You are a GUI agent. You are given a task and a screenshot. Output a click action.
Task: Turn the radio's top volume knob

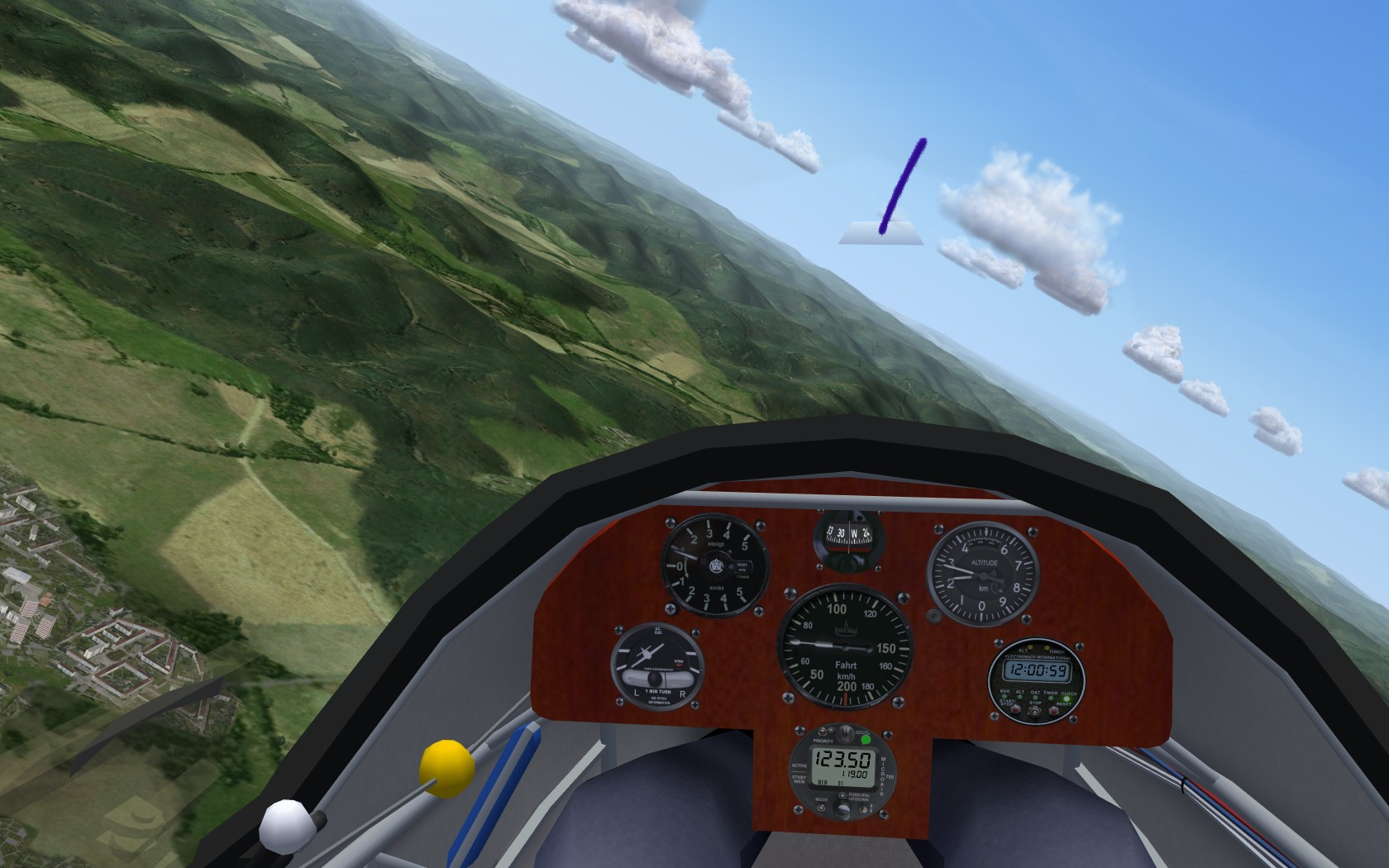tap(844, 733)
